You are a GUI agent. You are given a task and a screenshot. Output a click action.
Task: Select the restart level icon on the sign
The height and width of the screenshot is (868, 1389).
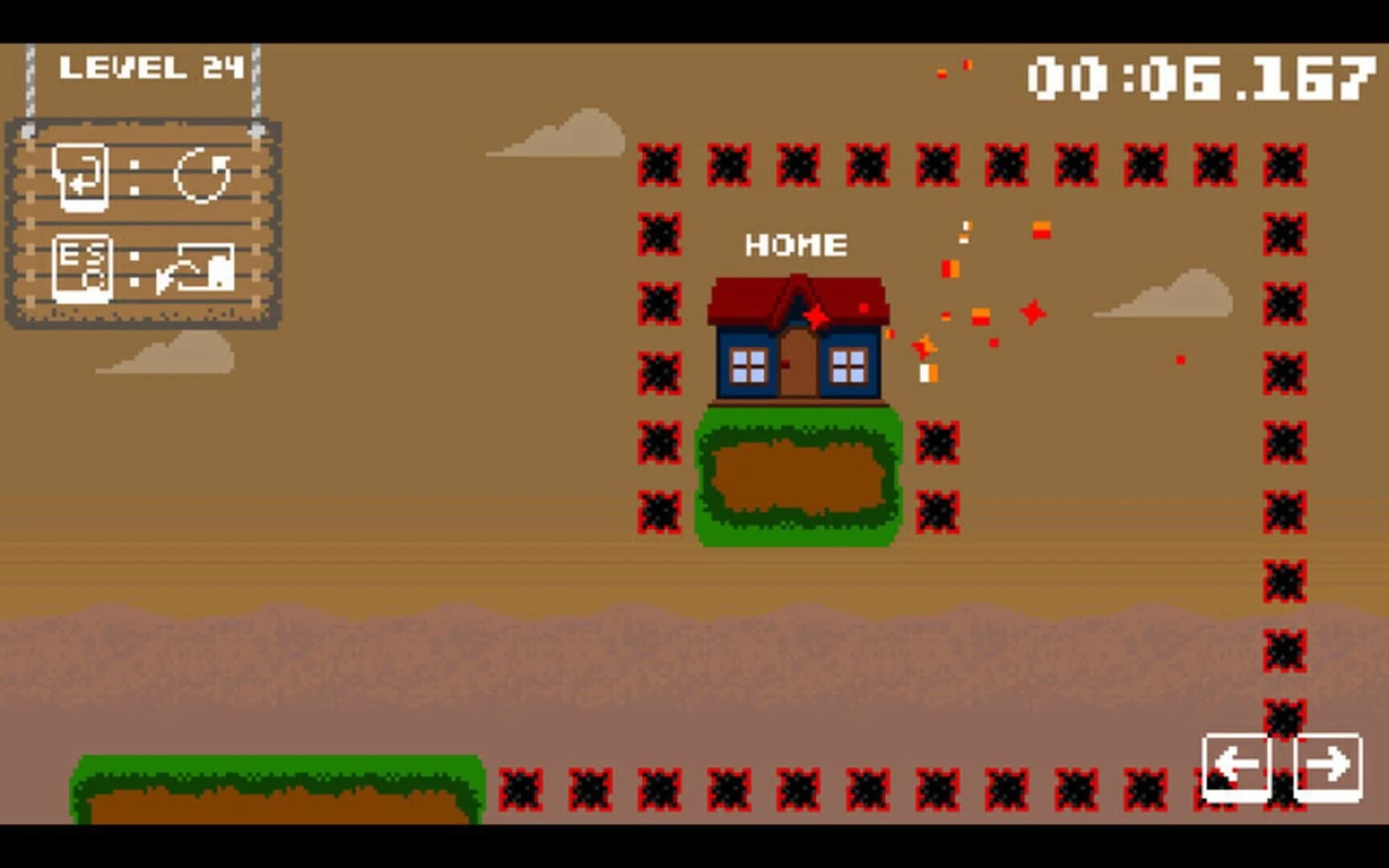(x=201, y=175)
